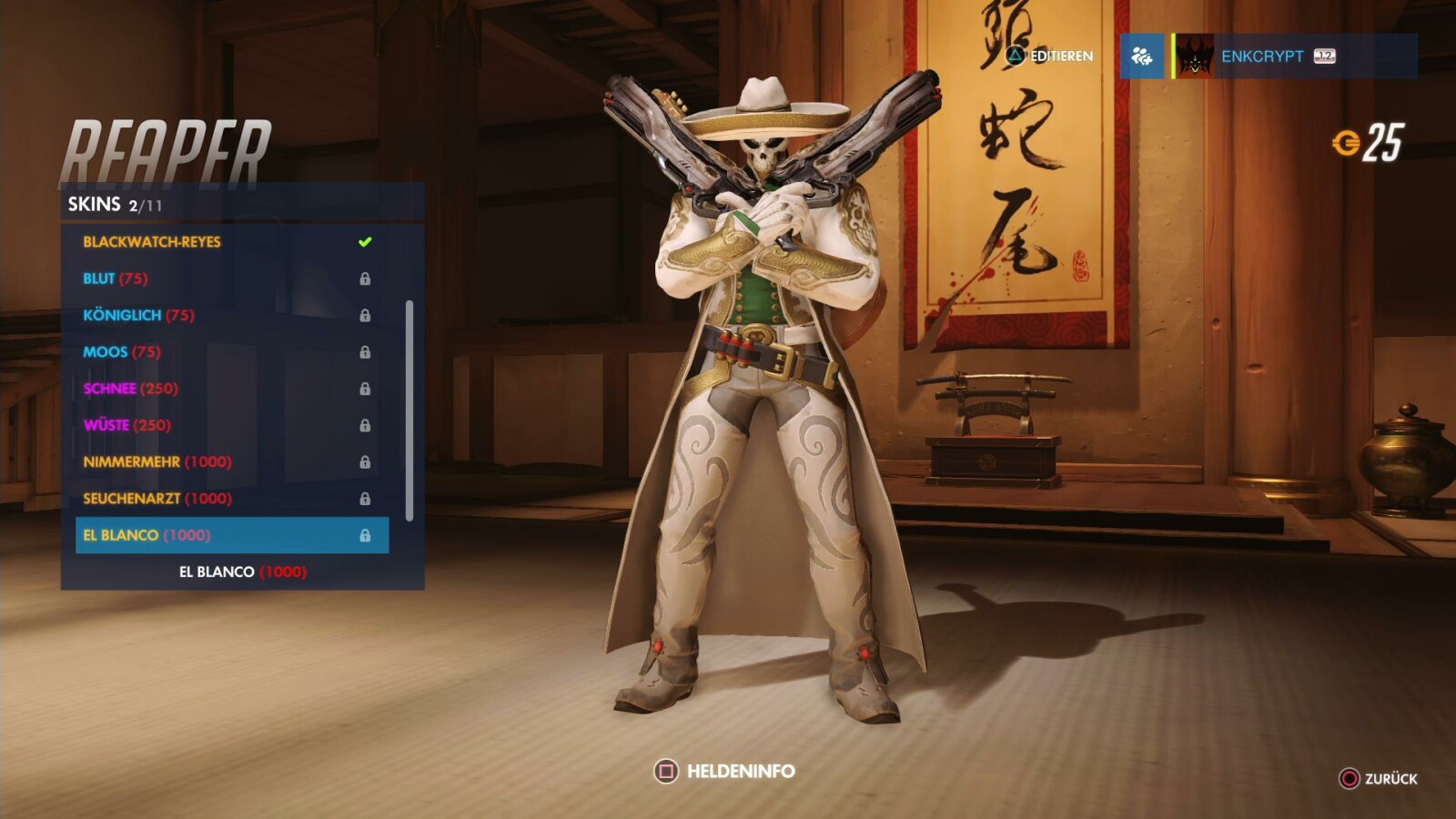Click the ENKCRYPT player name
The image size is (1456, 819).
[1265, 56]
